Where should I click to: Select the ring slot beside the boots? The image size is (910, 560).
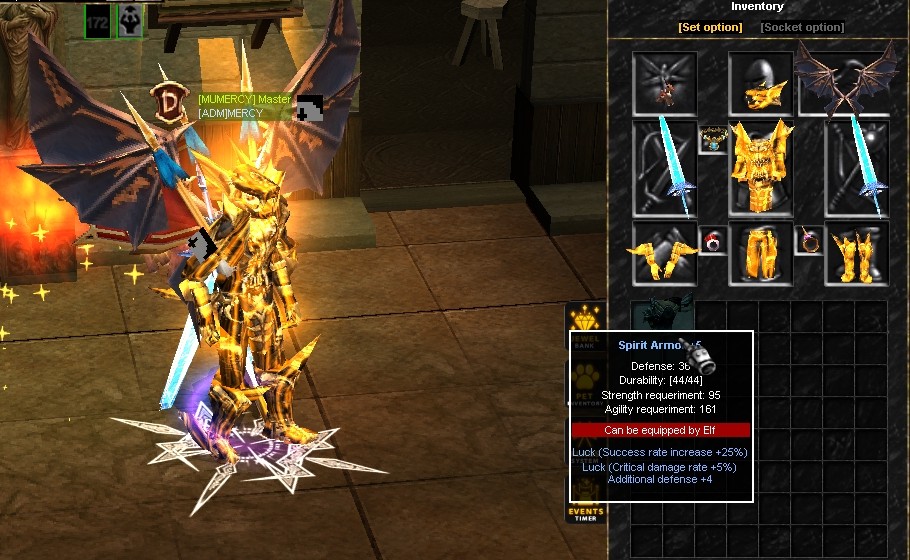click(808, 241)
